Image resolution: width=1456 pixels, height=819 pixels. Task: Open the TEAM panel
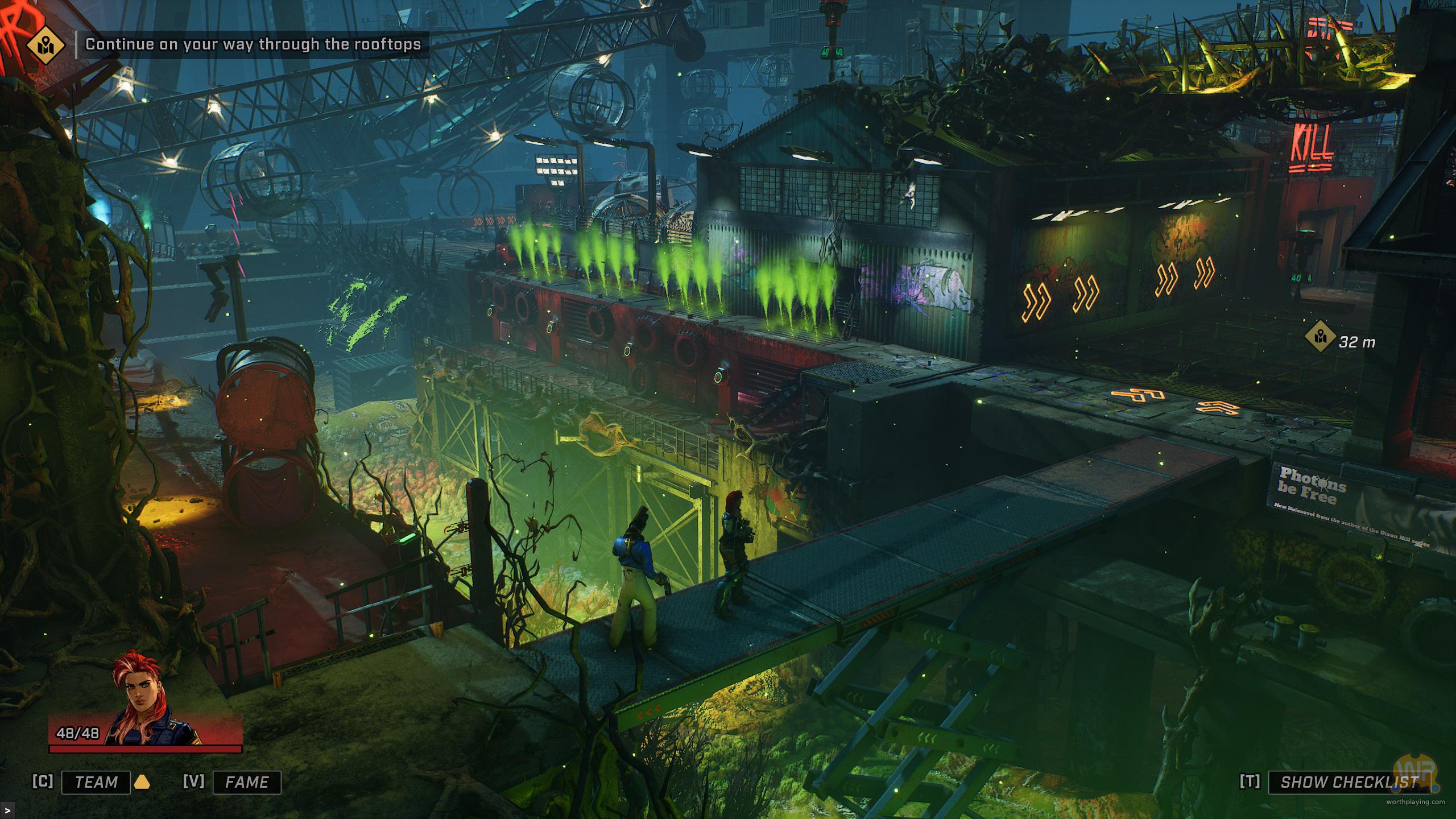(96, 782)
